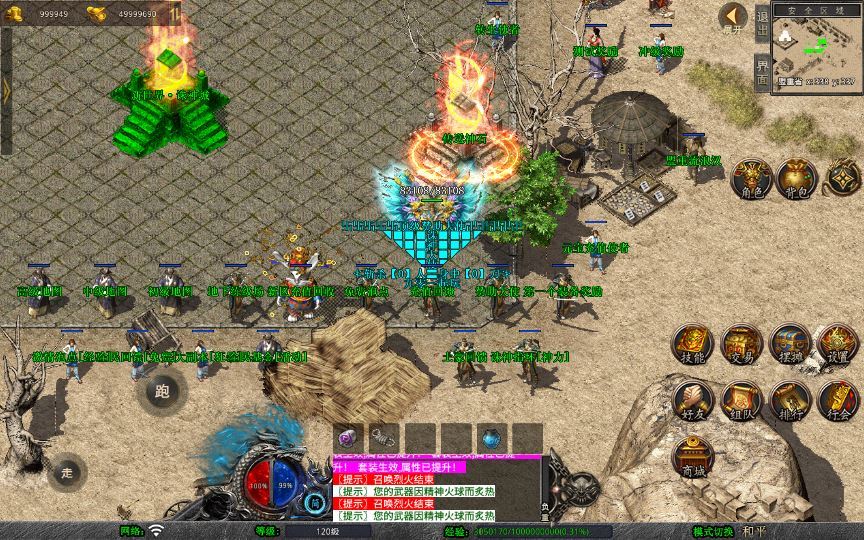Open the 背包 backpack
Image resolution: width=864 pixels, height=540 pixels.
(797, 178)
